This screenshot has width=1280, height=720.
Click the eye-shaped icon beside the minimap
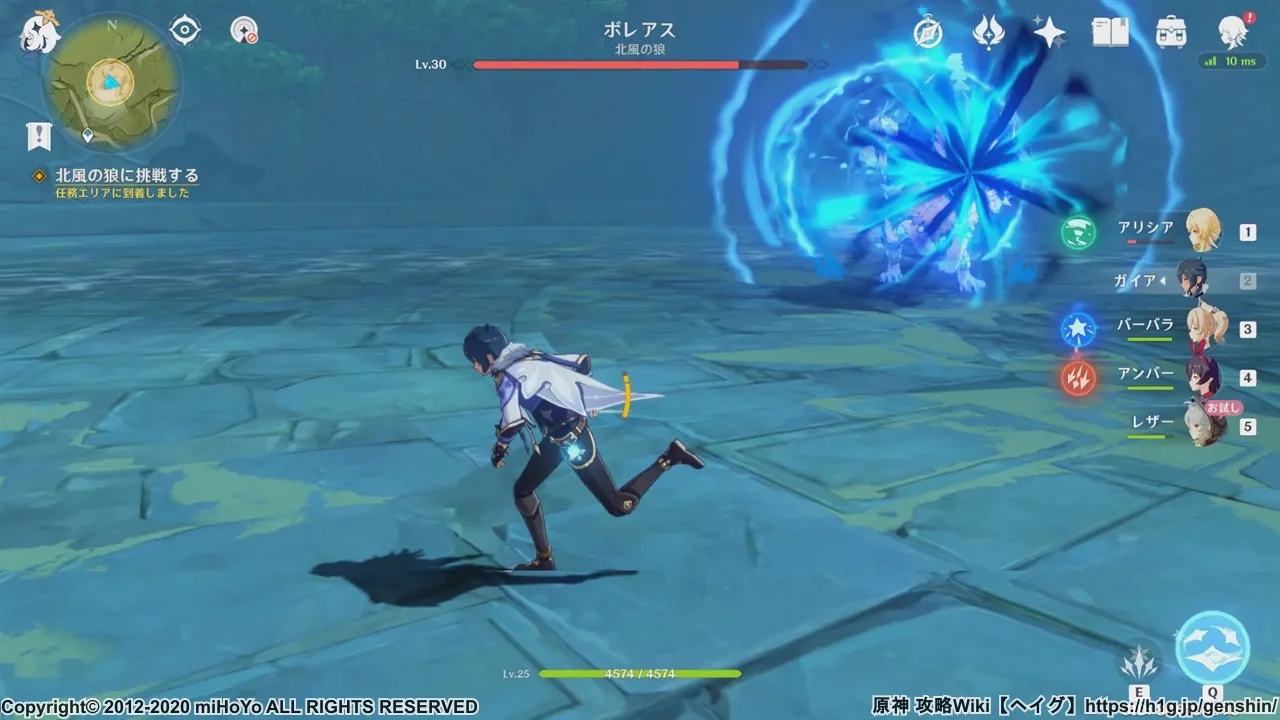click(185, 31)
